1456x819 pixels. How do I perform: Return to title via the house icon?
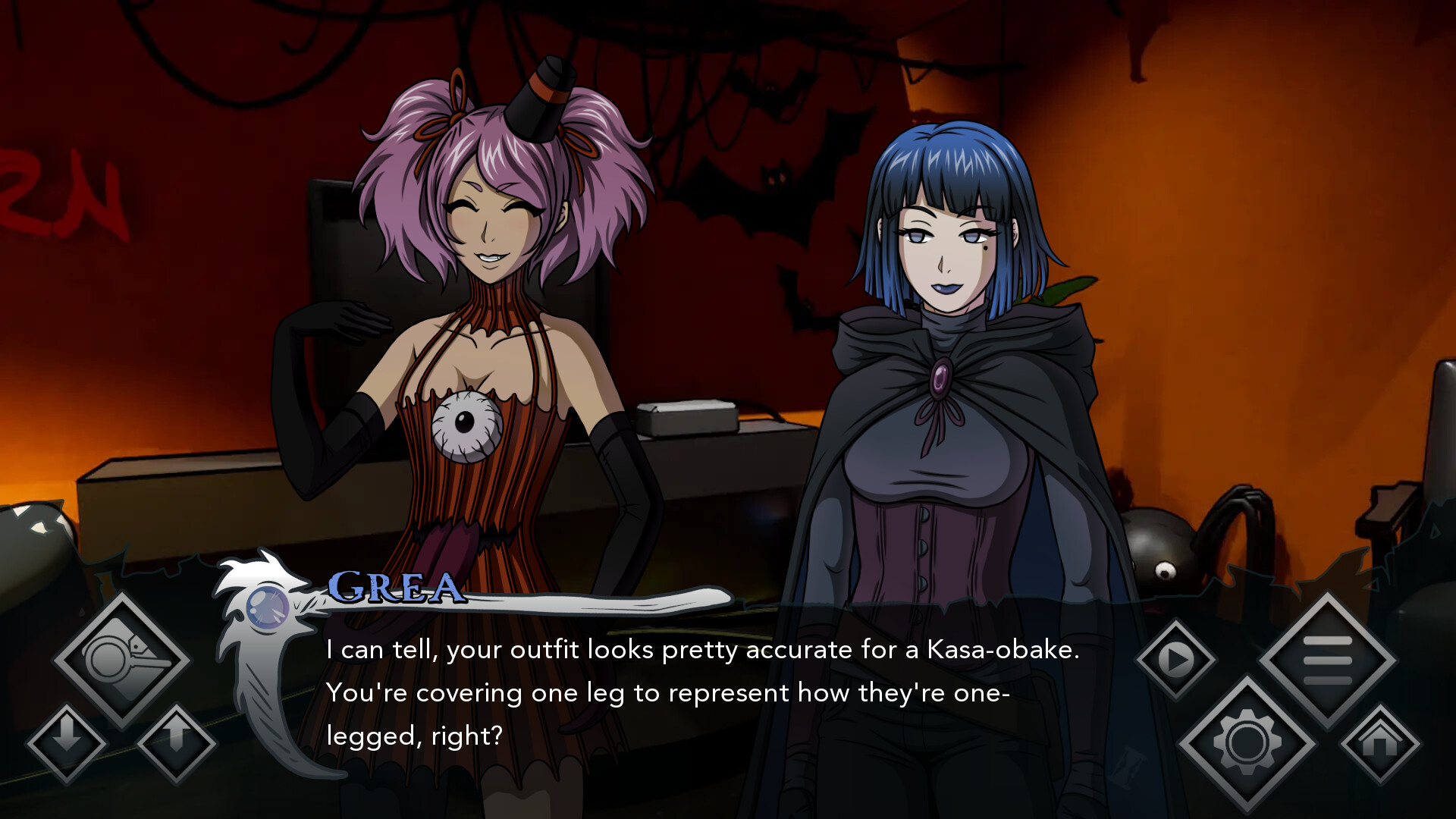coord(1379,743)
